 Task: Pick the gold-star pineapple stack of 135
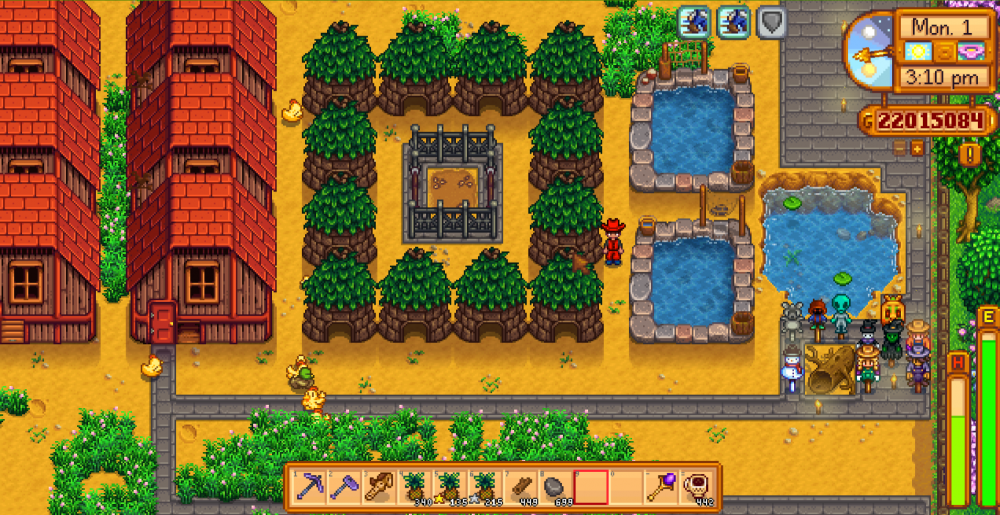pyautogui.click(x=450, y=488)
